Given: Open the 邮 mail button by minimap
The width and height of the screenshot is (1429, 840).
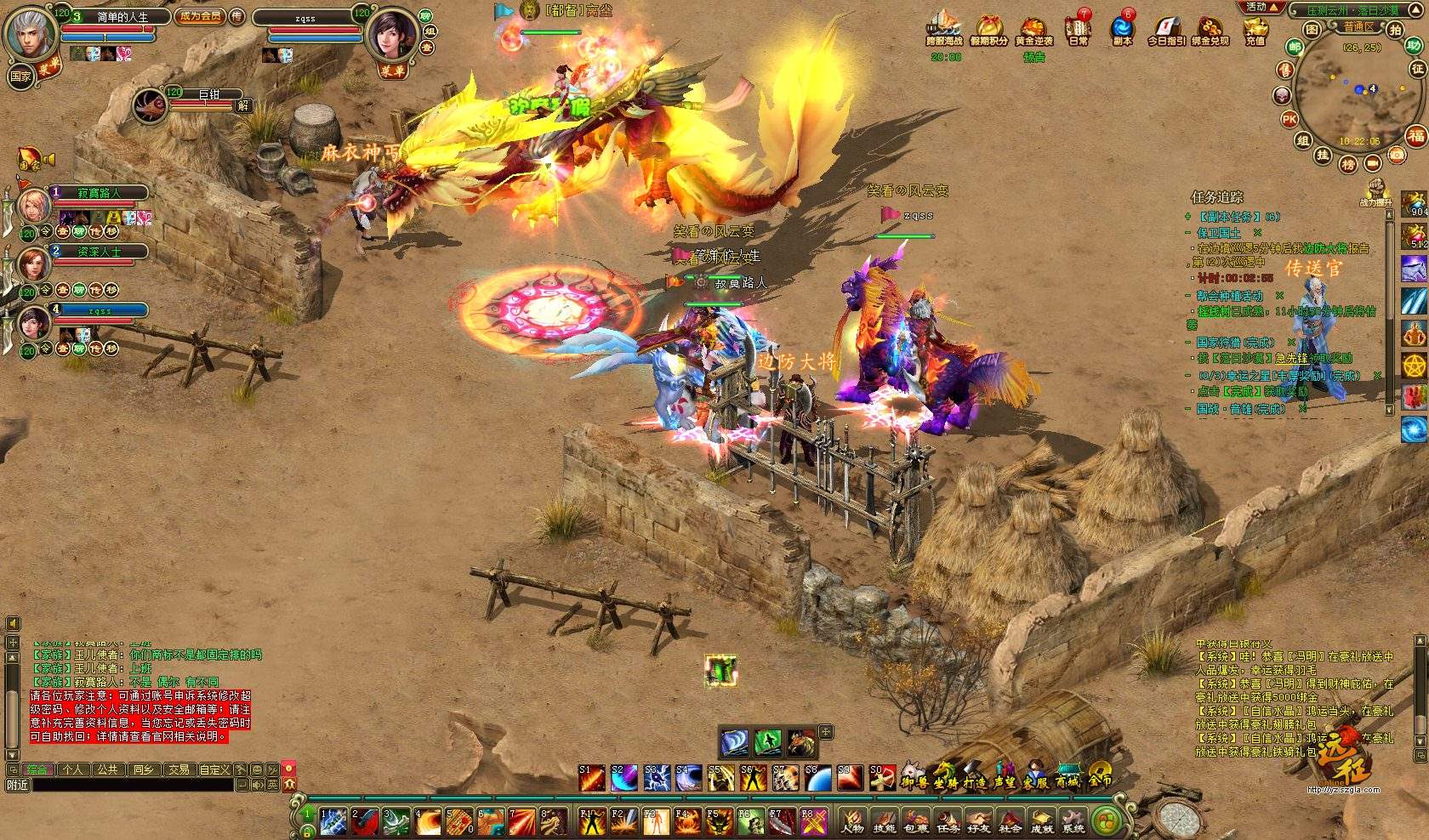Looking at the screenshot, I should tap(1295, 48).
